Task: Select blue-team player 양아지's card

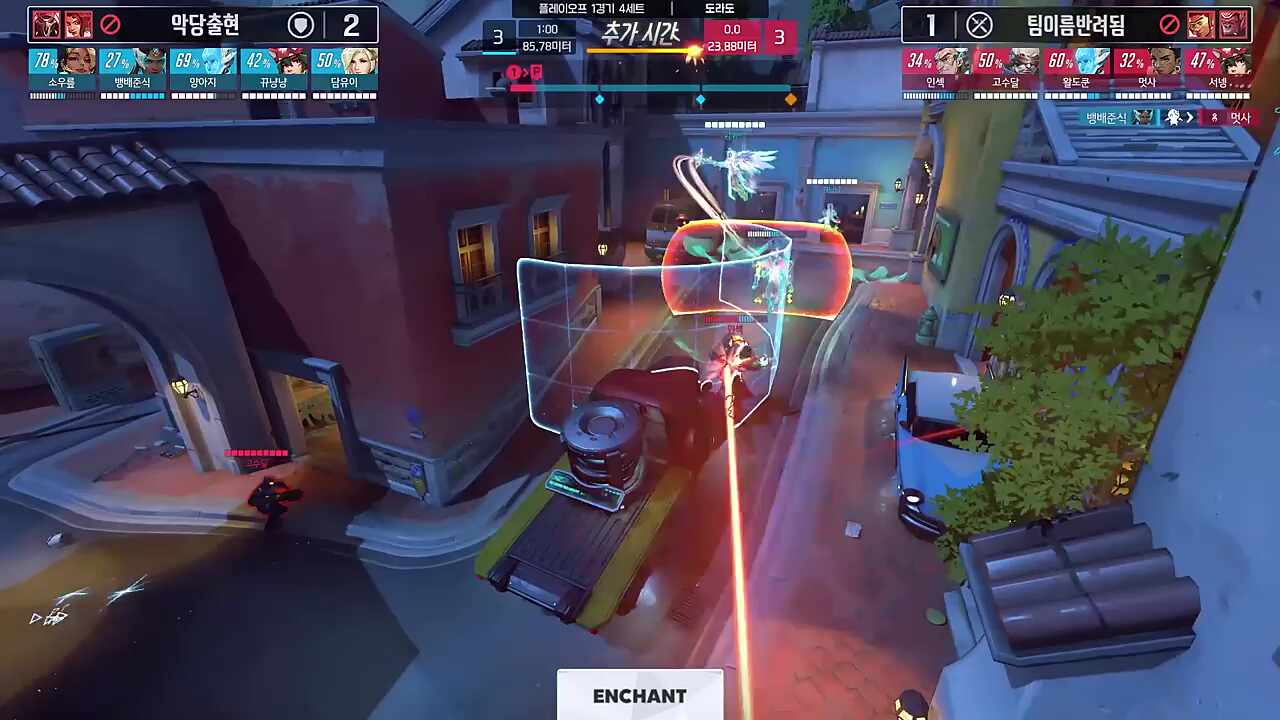Action: (204, 70)
